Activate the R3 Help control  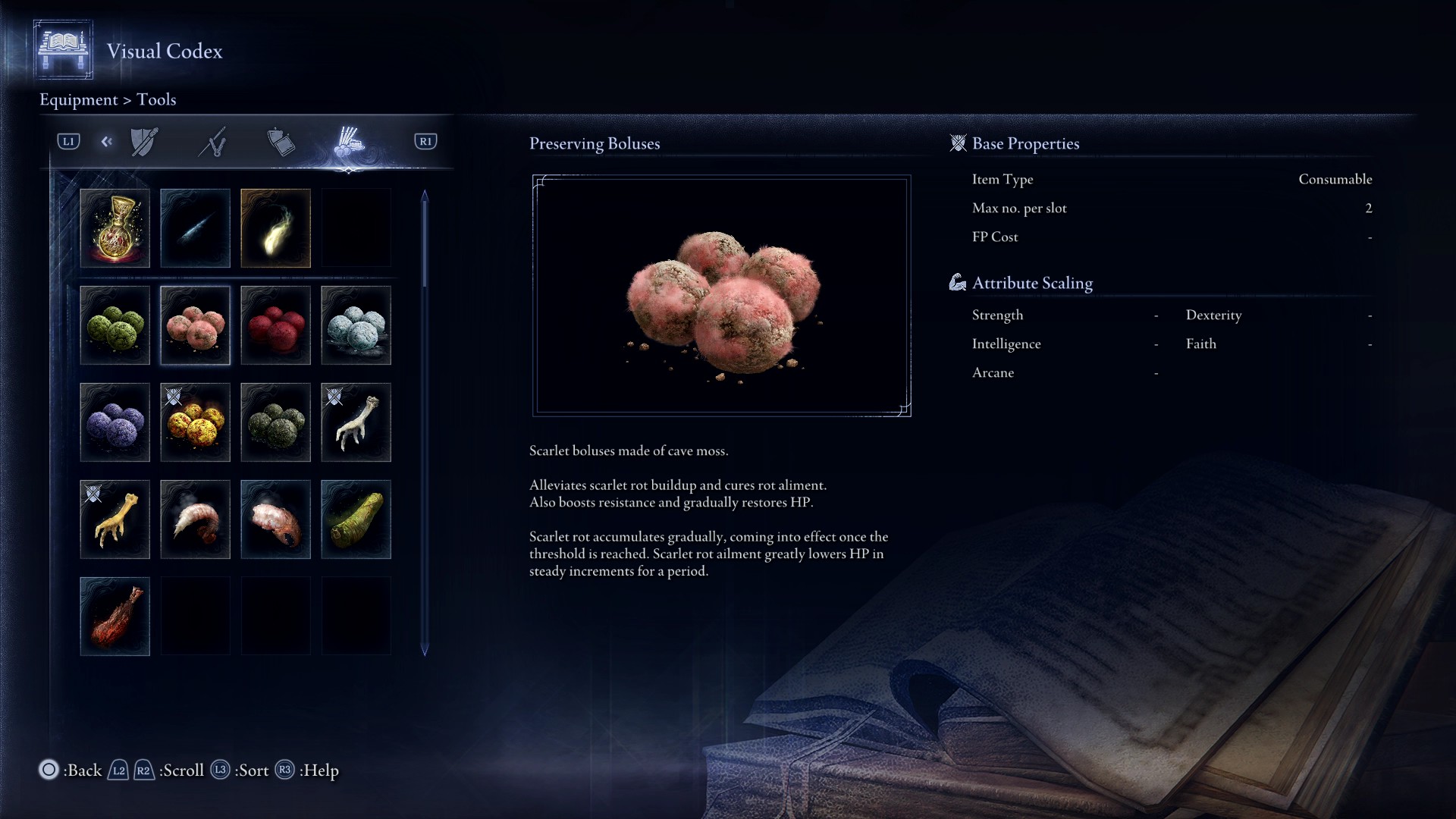[x=287, y=770]
